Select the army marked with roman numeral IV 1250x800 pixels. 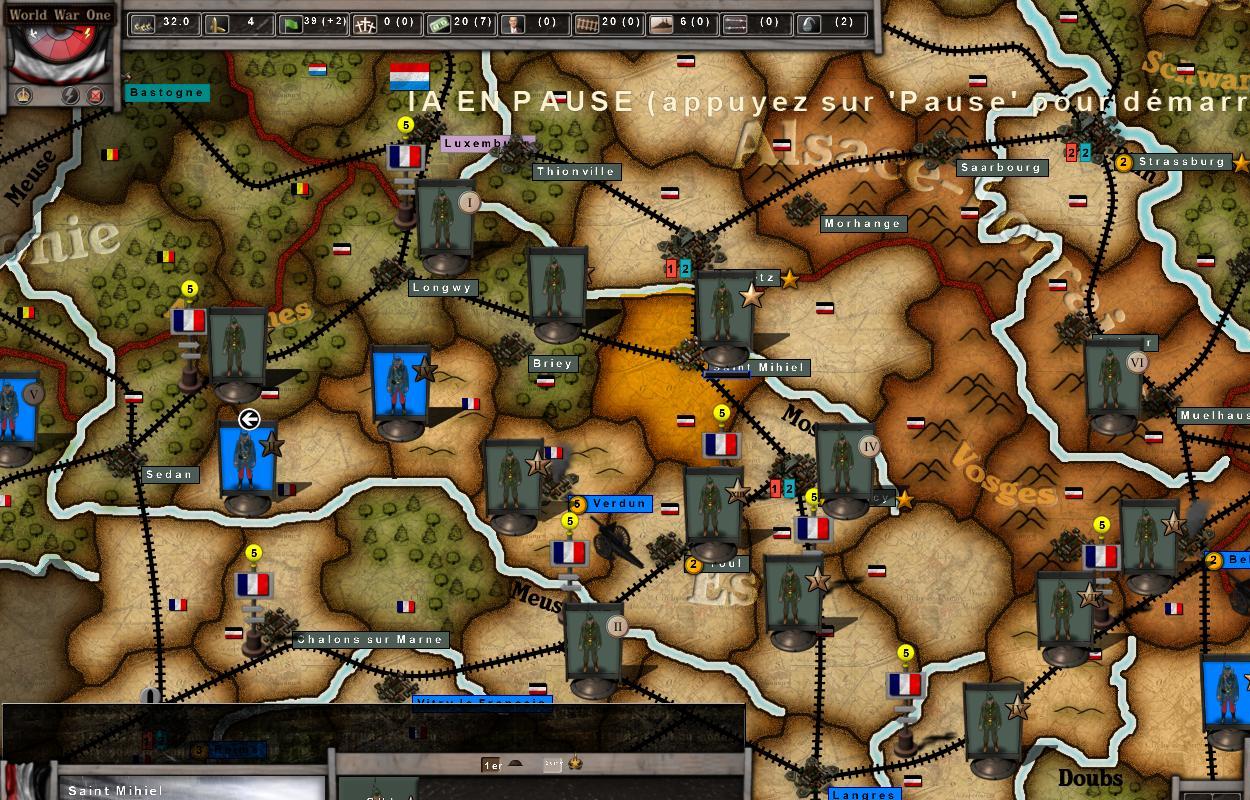[x=845, y=468]
